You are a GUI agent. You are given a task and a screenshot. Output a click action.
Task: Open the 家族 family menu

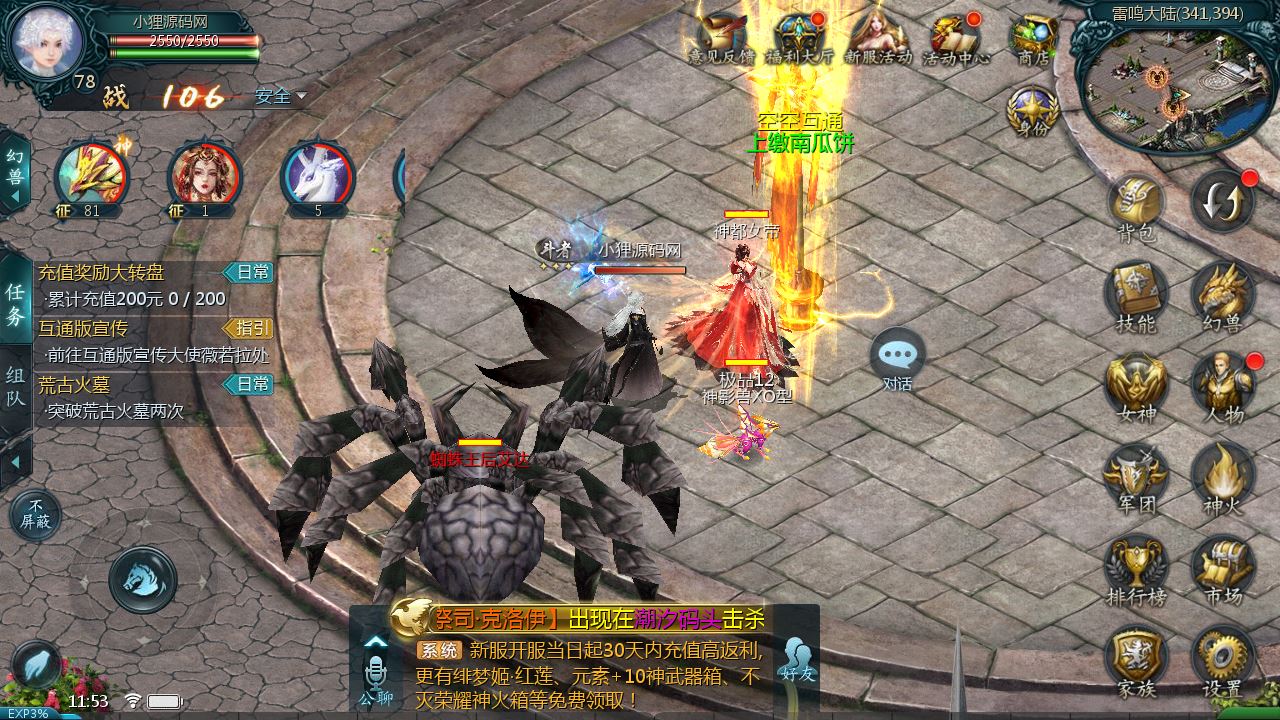pyautogui.click(x=1136, y=658)
